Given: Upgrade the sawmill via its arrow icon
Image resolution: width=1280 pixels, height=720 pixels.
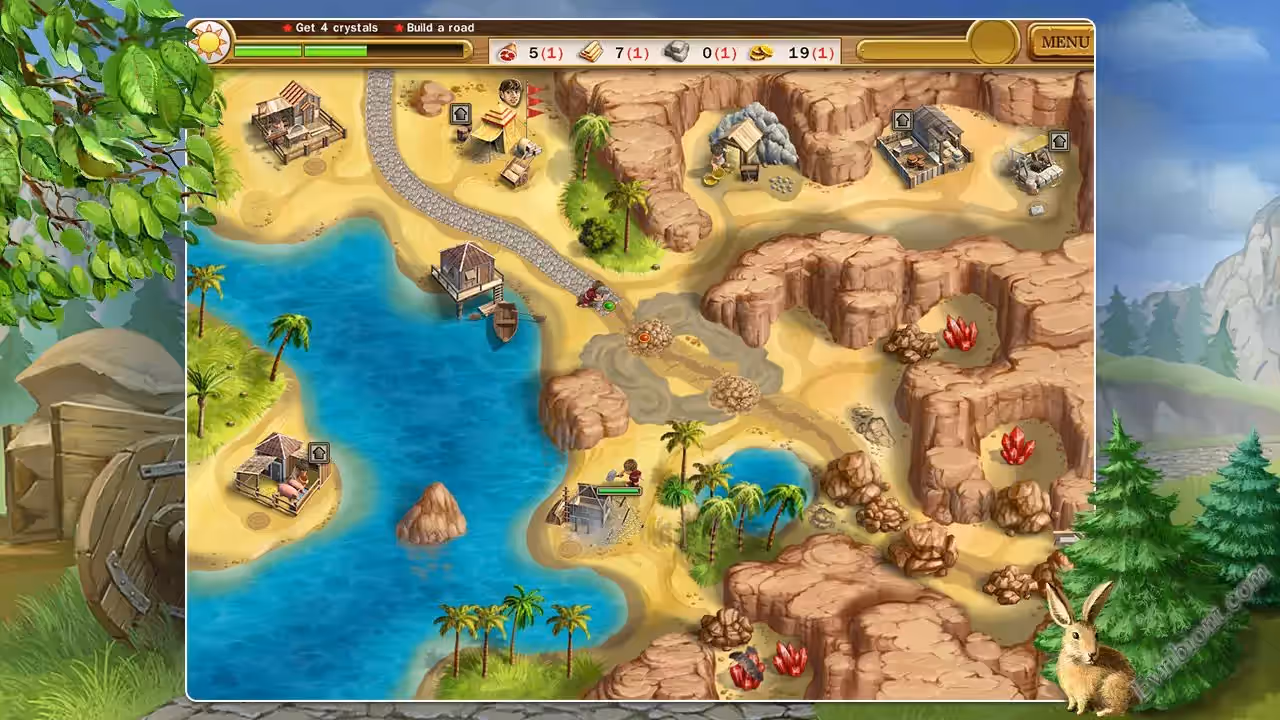Looking at the screenshot, I should point(902,121).
